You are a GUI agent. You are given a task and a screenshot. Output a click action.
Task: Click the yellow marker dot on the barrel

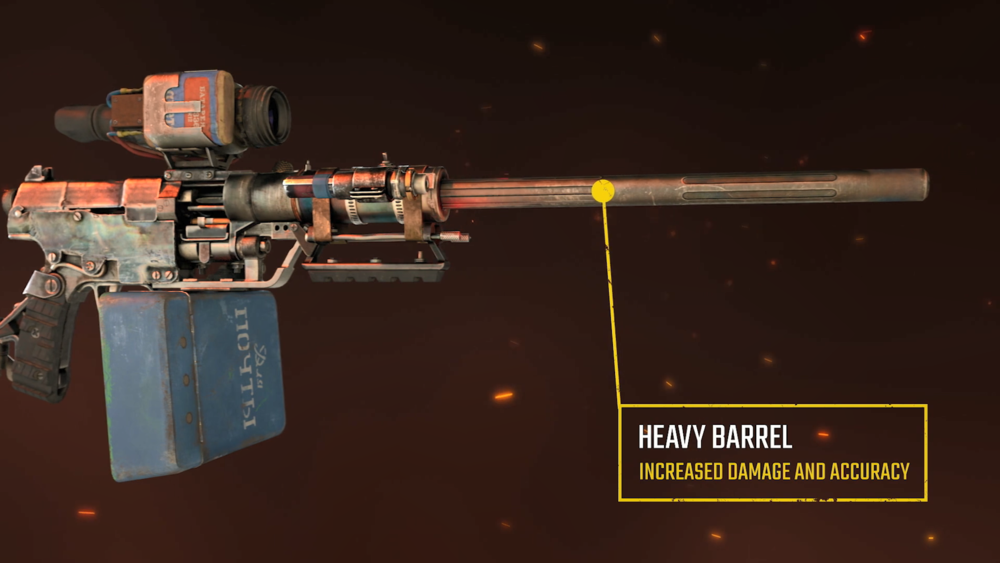pyautogui.click(x=603, y=190)
